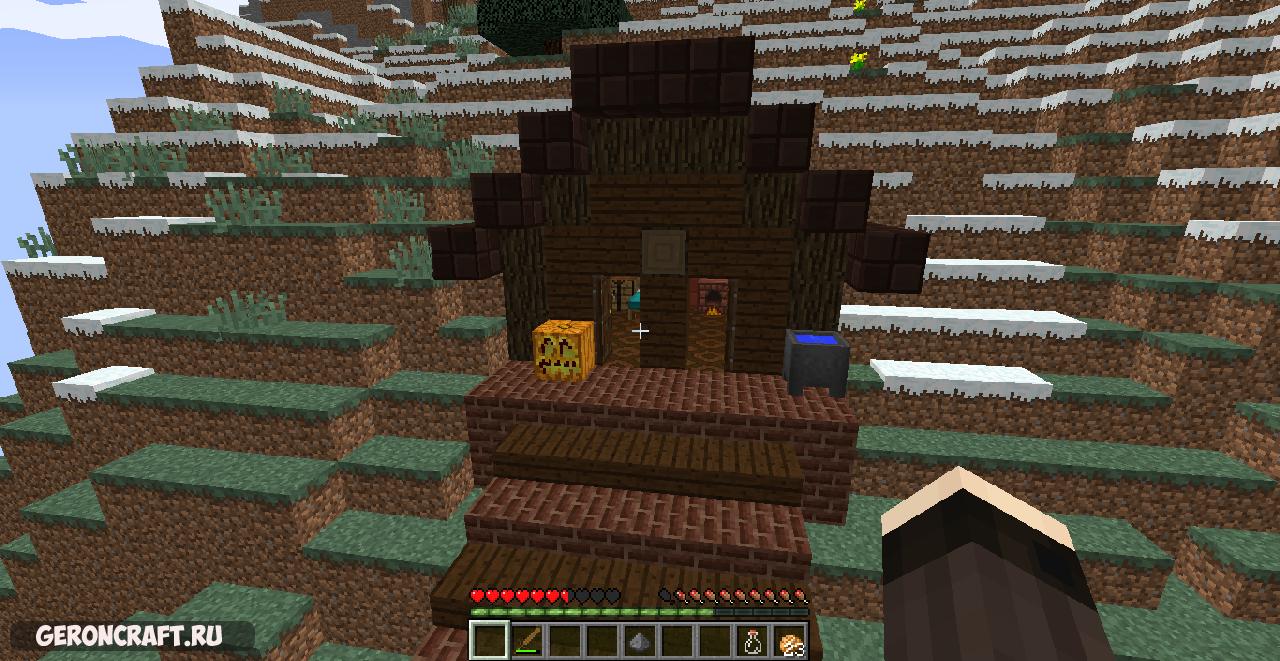Select the wooden stick tool hotbar slot

(x=527, y=639)
